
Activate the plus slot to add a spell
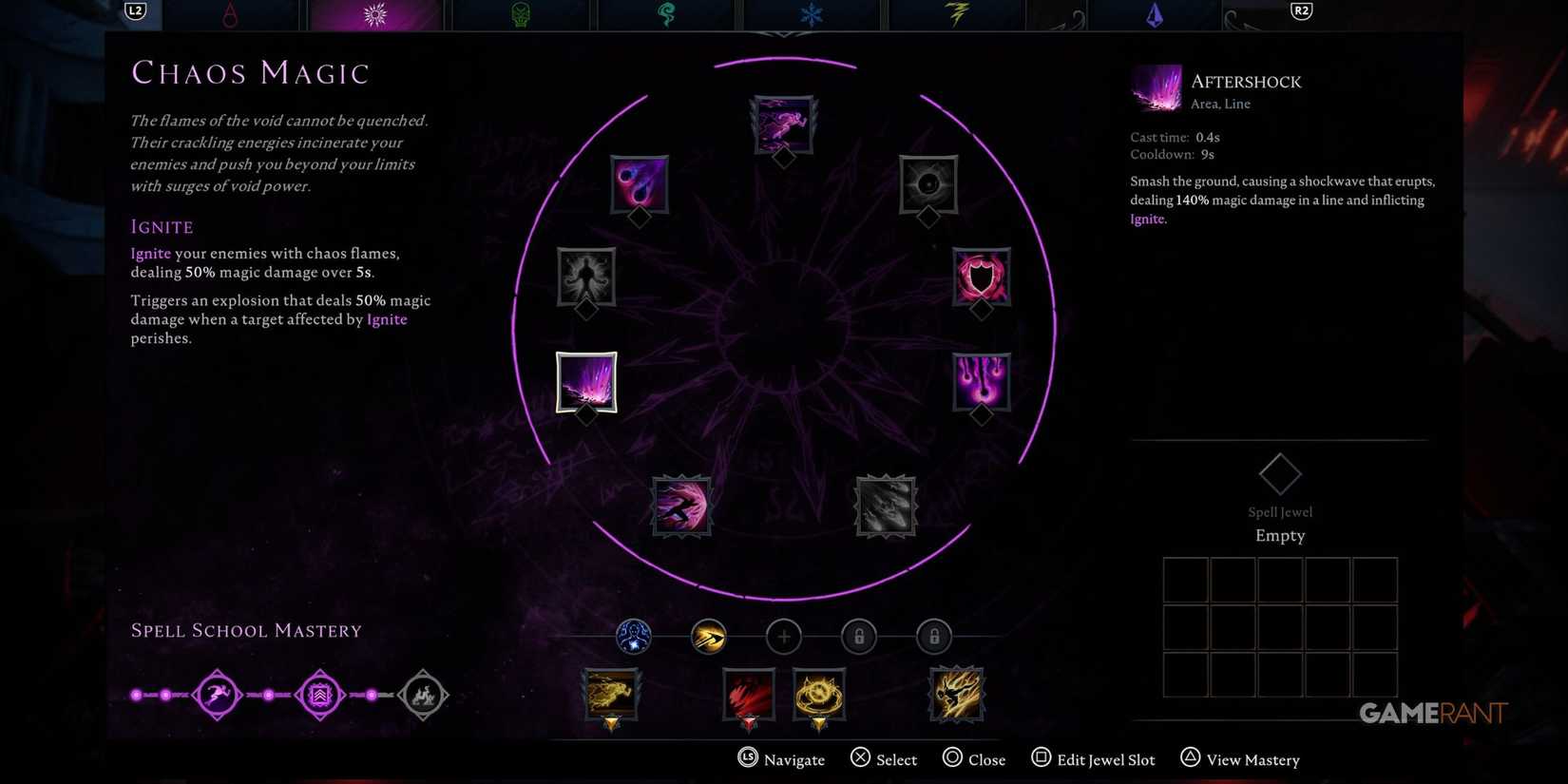pos(783,637)
